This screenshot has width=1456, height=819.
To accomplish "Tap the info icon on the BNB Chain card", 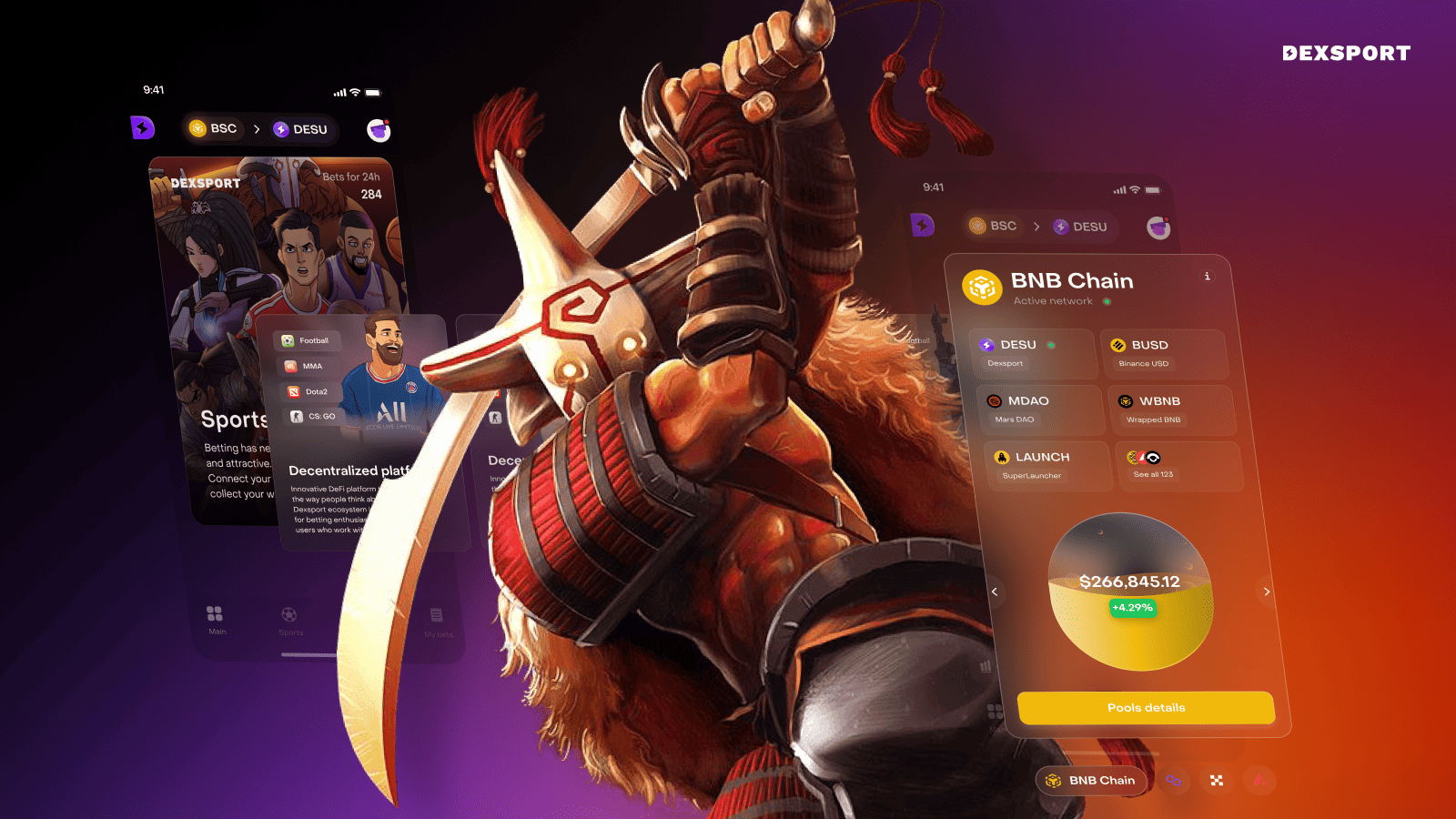I will tap(1208, 276).
